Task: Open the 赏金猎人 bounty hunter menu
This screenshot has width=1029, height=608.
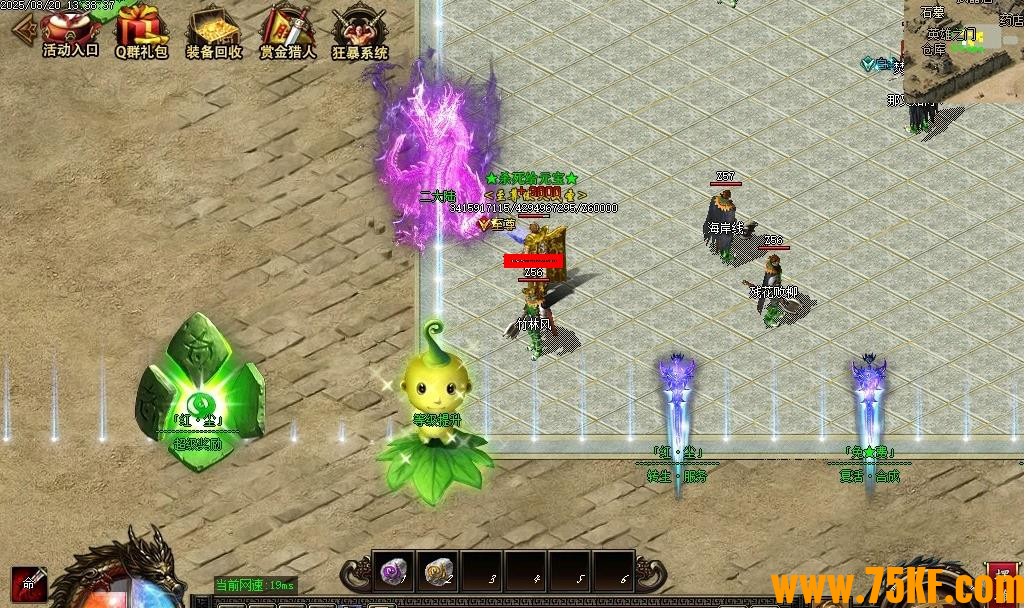Action: pos(287,31)
